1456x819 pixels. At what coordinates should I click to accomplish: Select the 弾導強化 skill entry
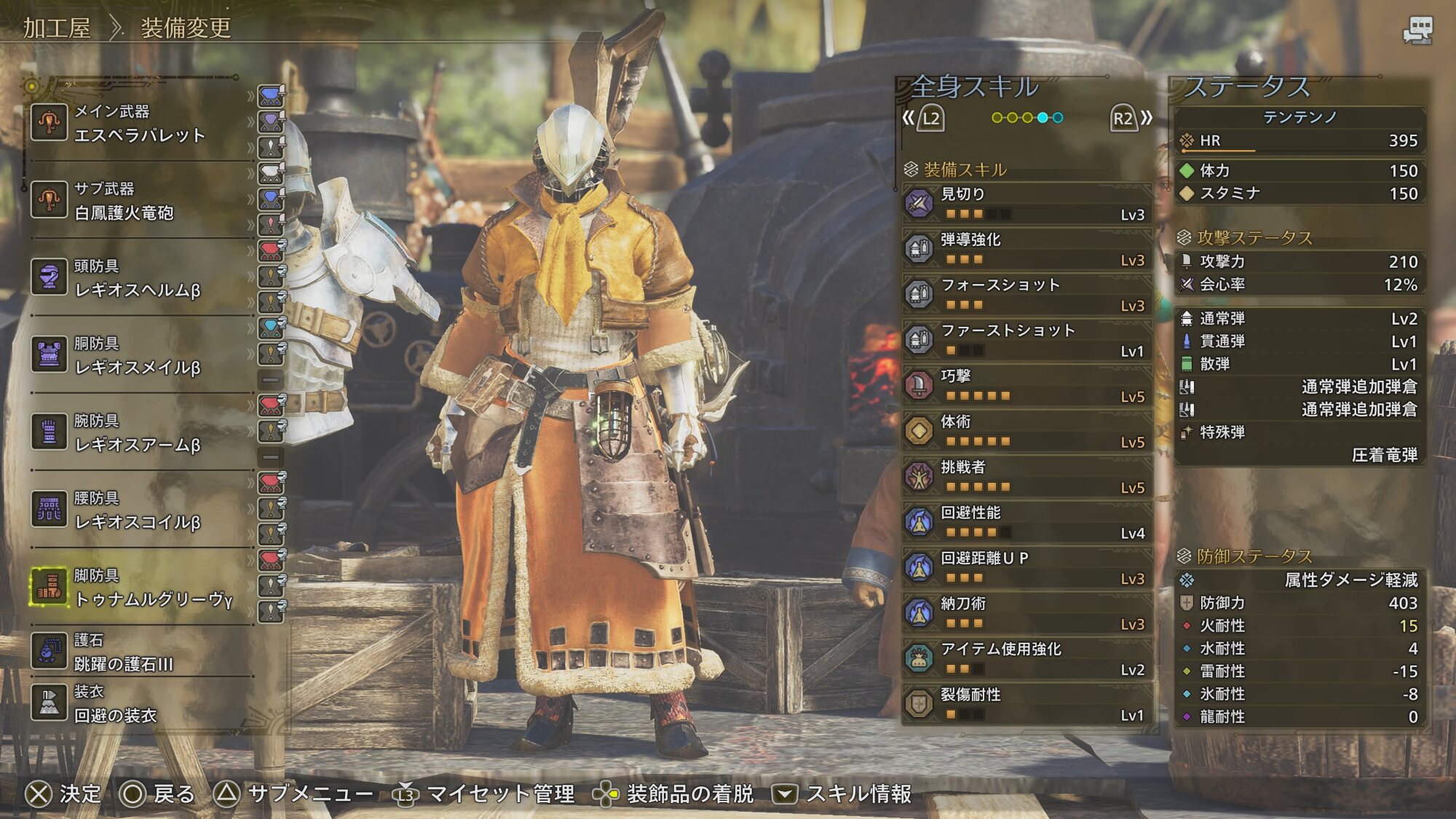click(x=1026, y=249)
